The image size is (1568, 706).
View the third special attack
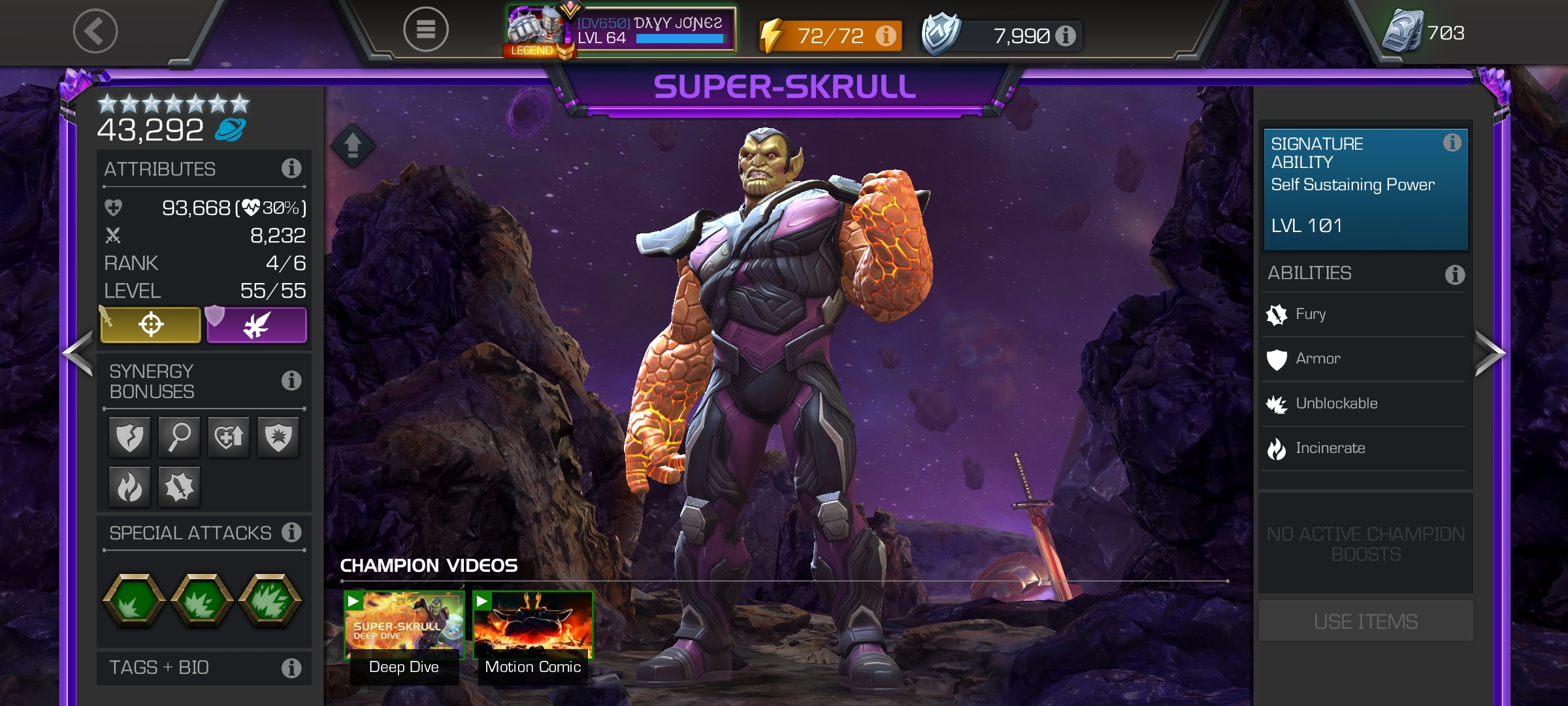270,600
